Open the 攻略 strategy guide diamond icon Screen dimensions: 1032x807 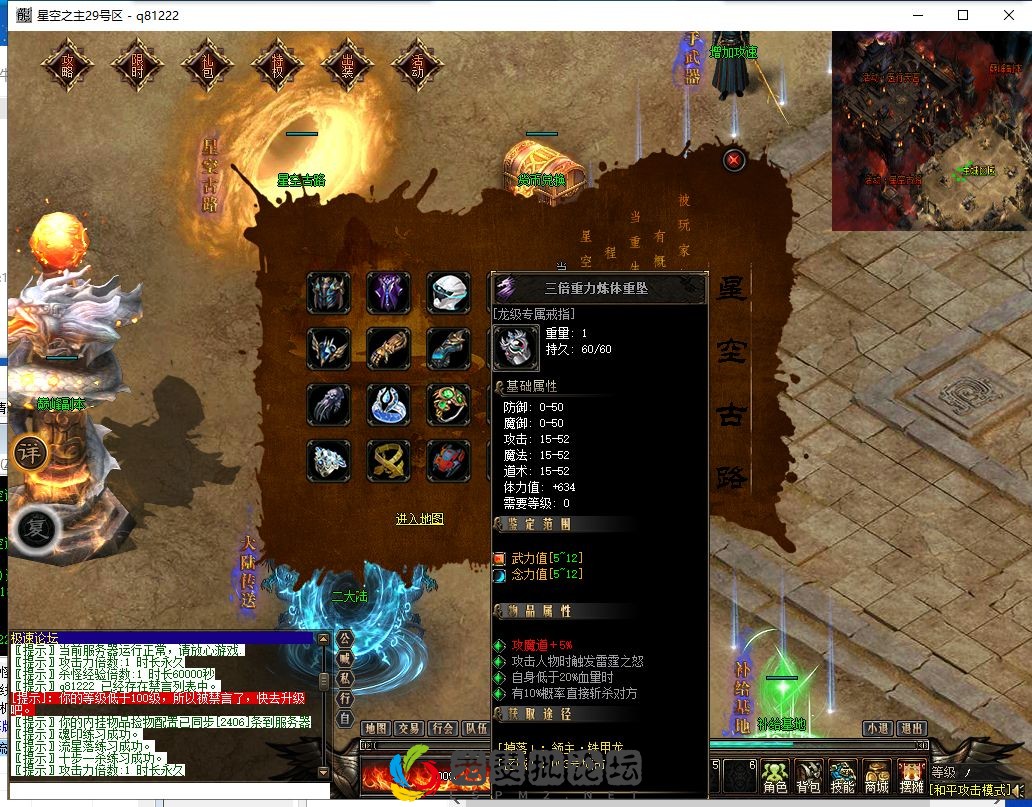(68, 65)
